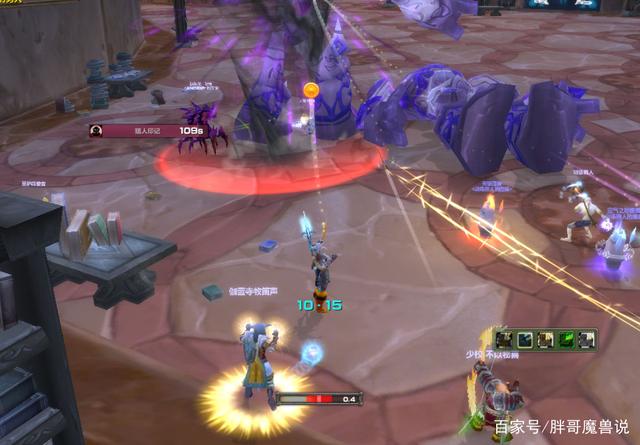Click the grey-white buff icon at row end
The width and height of the screenshot is (640, 445).
pos(587,340)
